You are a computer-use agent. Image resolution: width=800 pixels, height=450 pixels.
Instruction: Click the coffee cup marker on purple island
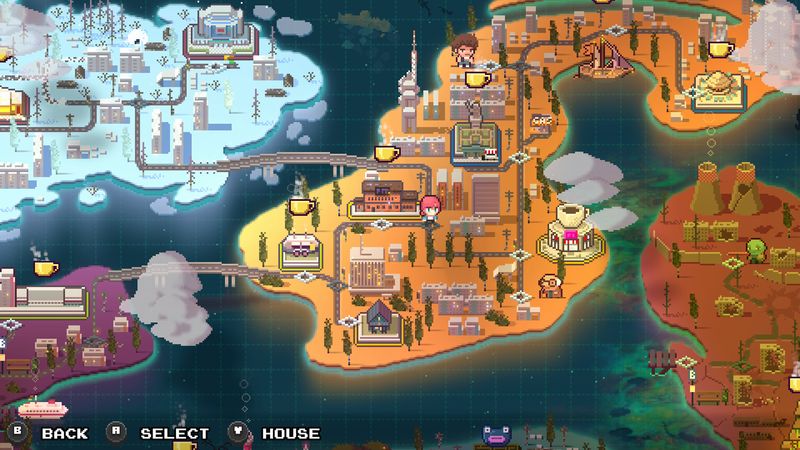tap(45, 267)
